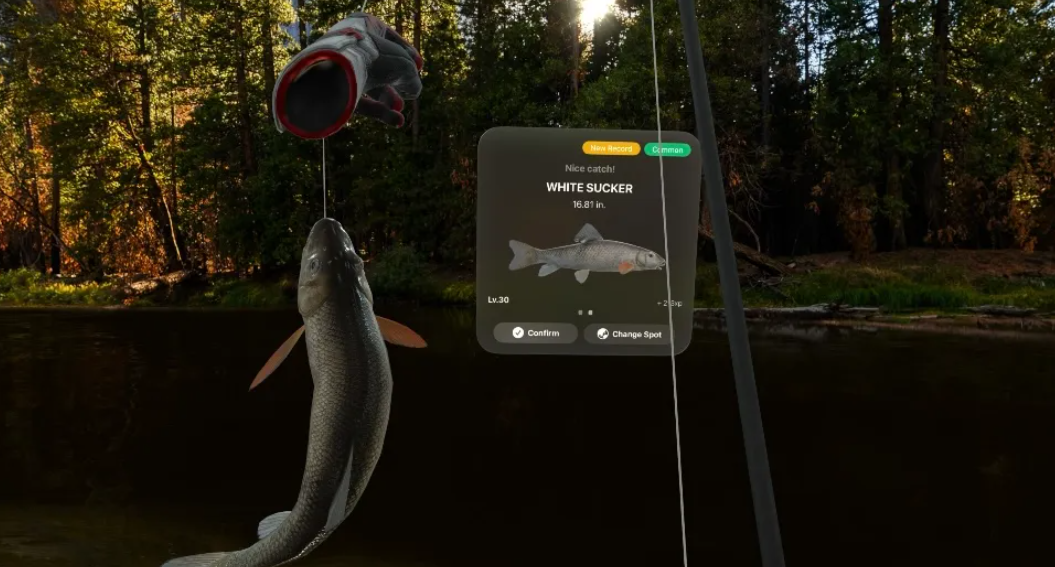Select the White Sucker picture on the card
This screenshot has height=567, width=1055.
(x=586, y=256)
